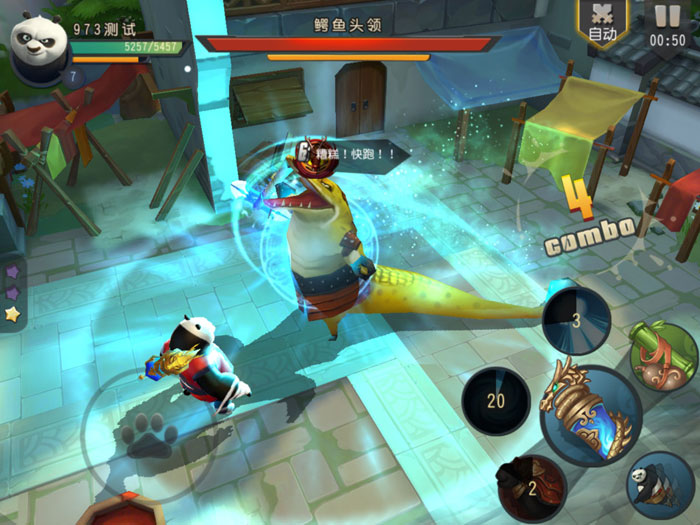Pause the game with the pause button
The width and height of the screenshot is (700, 525).
pos(667,23)
